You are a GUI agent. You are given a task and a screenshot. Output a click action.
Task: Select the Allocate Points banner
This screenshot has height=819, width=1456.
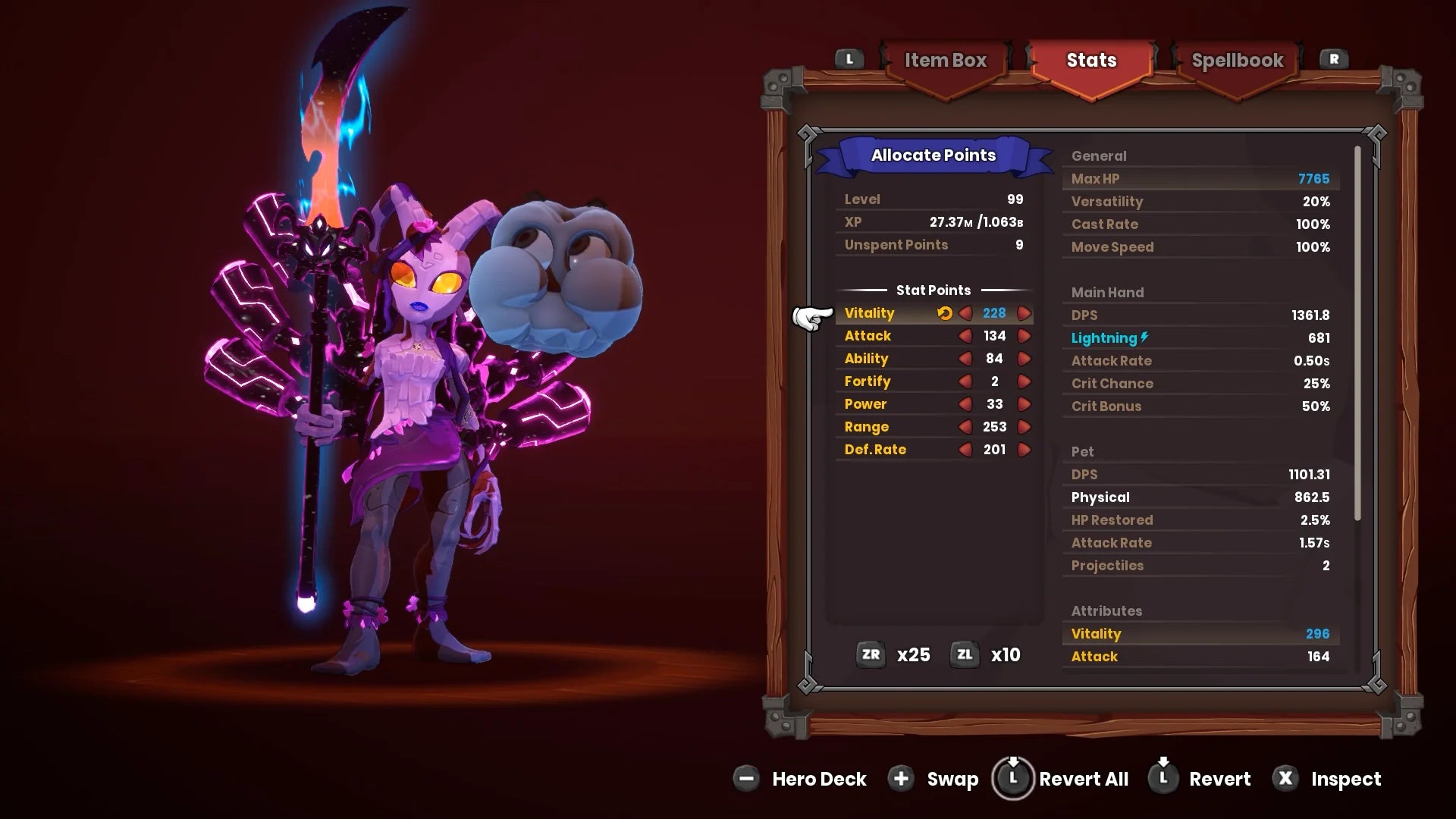(x=934, y=155)
